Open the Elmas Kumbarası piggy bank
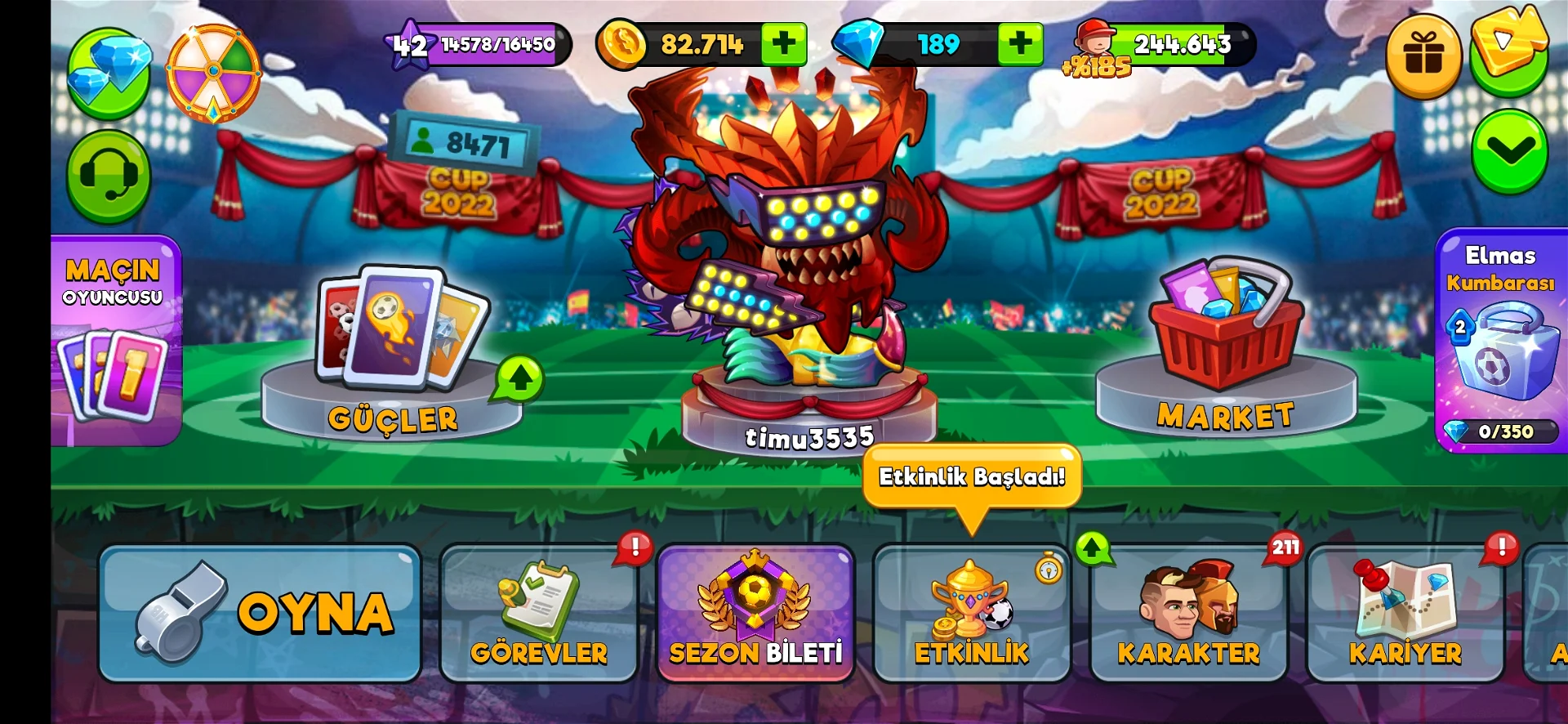The width and height of the screenshot is (1568, 724). (x=1501, y=341)
